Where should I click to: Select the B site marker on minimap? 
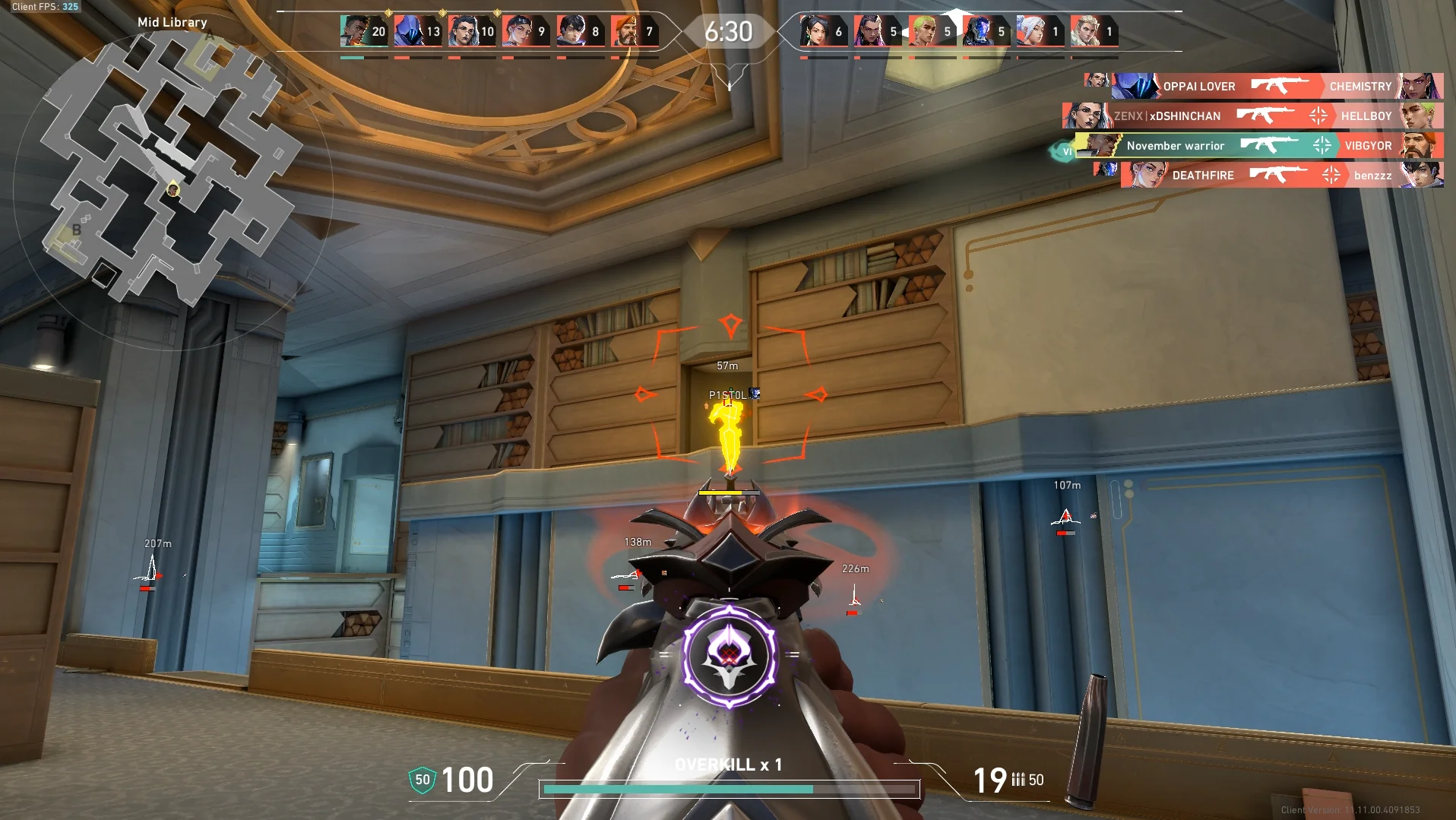point(77,230)
